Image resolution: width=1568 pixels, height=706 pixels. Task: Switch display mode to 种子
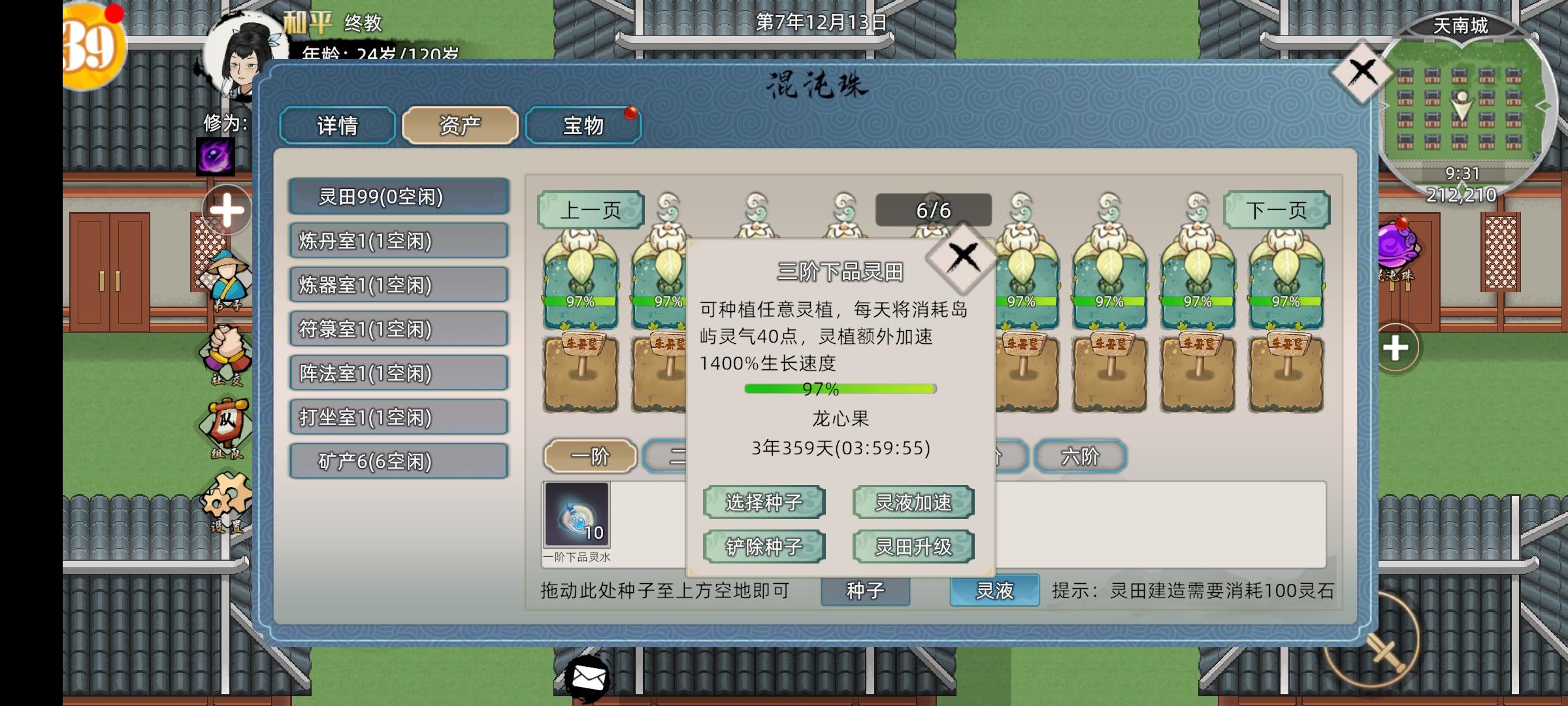pos(866,590)
